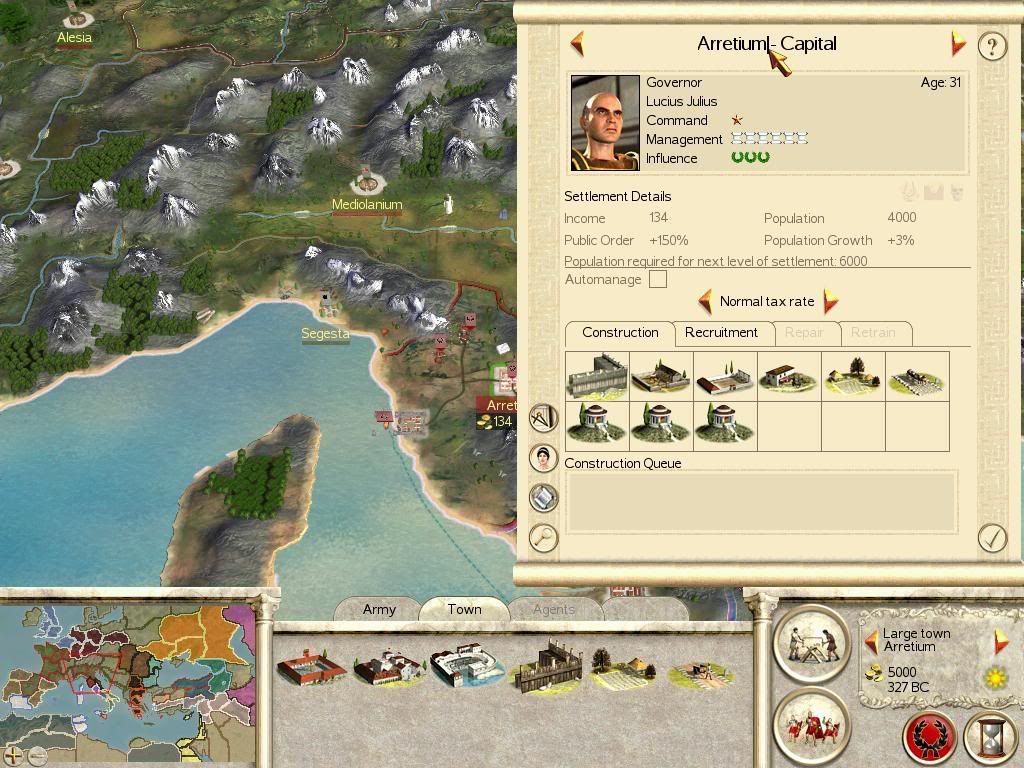Open the question mark help button
Viewport: 1024px width, 768px height.
pyautogui.click(x=991, y=46)
